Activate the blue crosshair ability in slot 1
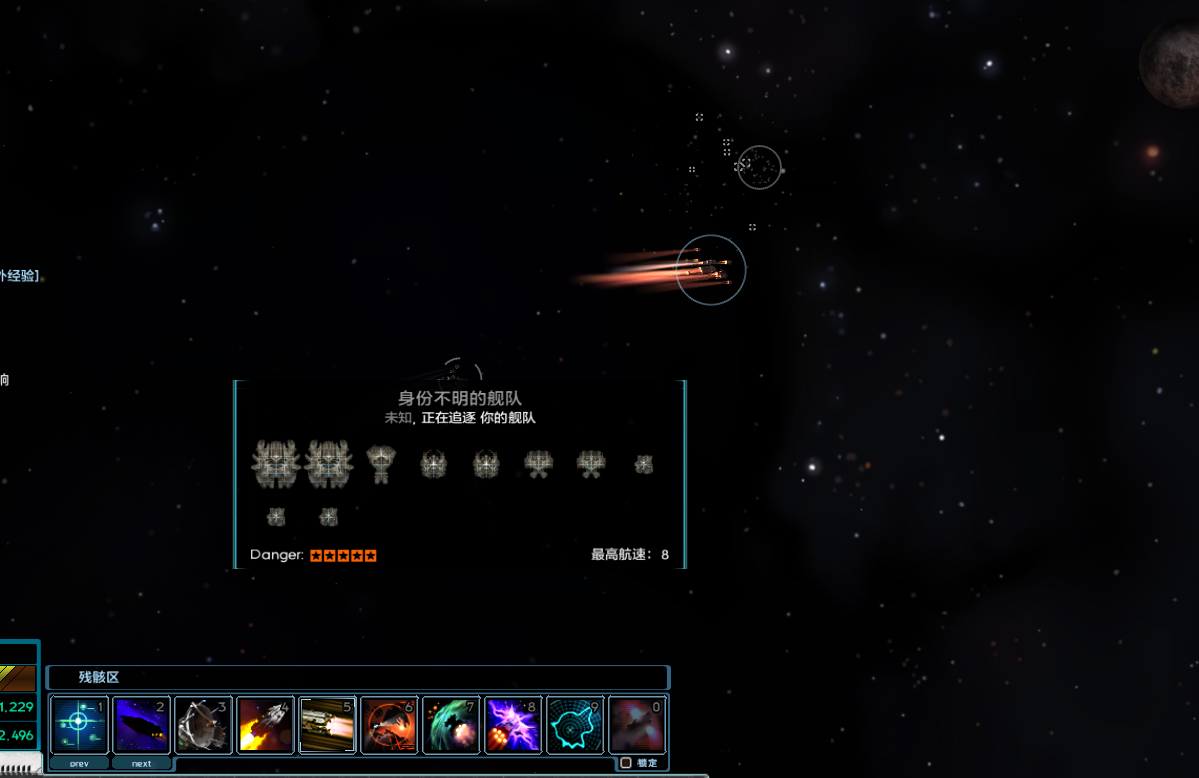Viewport: 1199px width, 778px height. (79, 724)
